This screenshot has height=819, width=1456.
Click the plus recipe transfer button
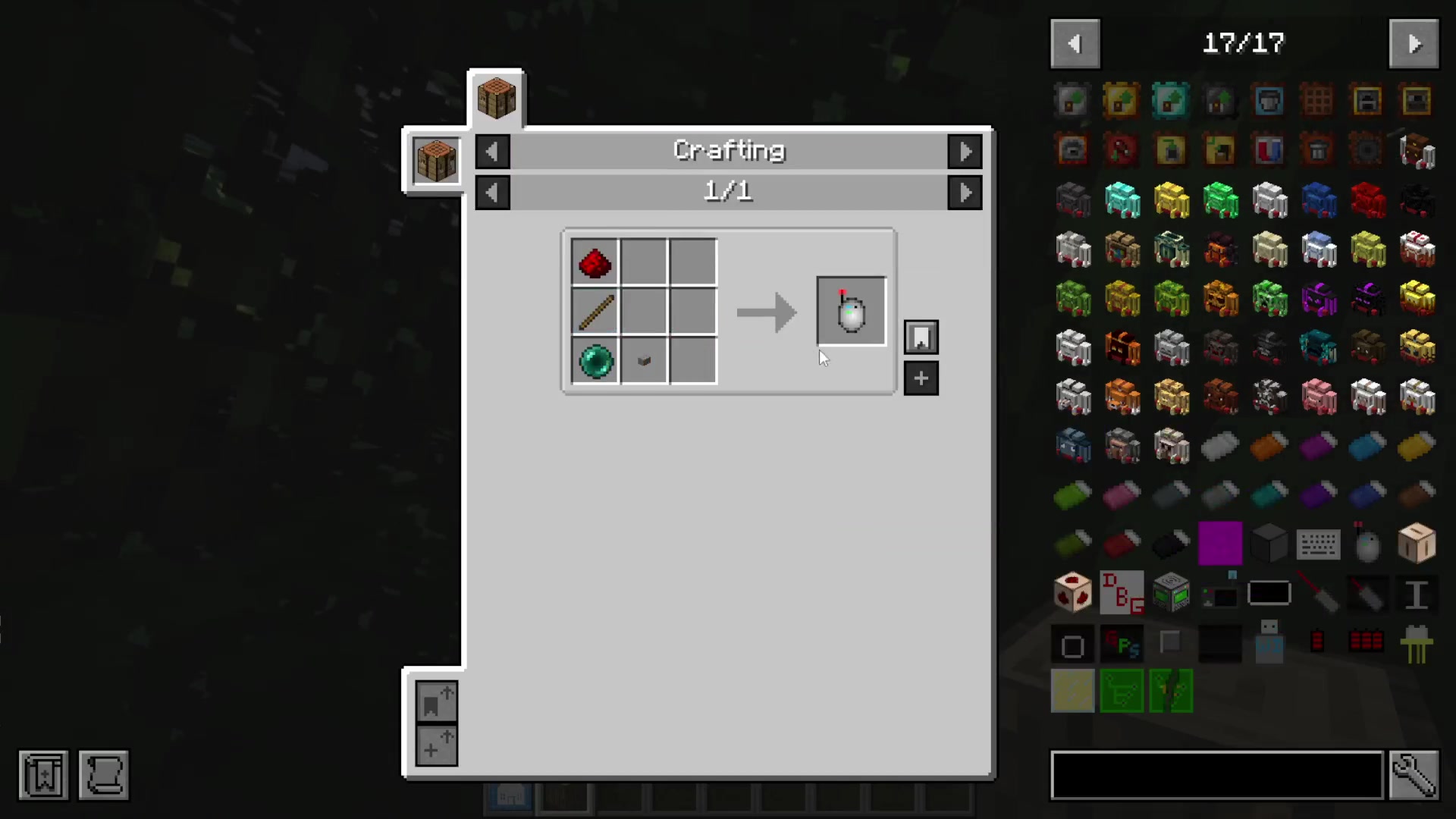point(921,378)
